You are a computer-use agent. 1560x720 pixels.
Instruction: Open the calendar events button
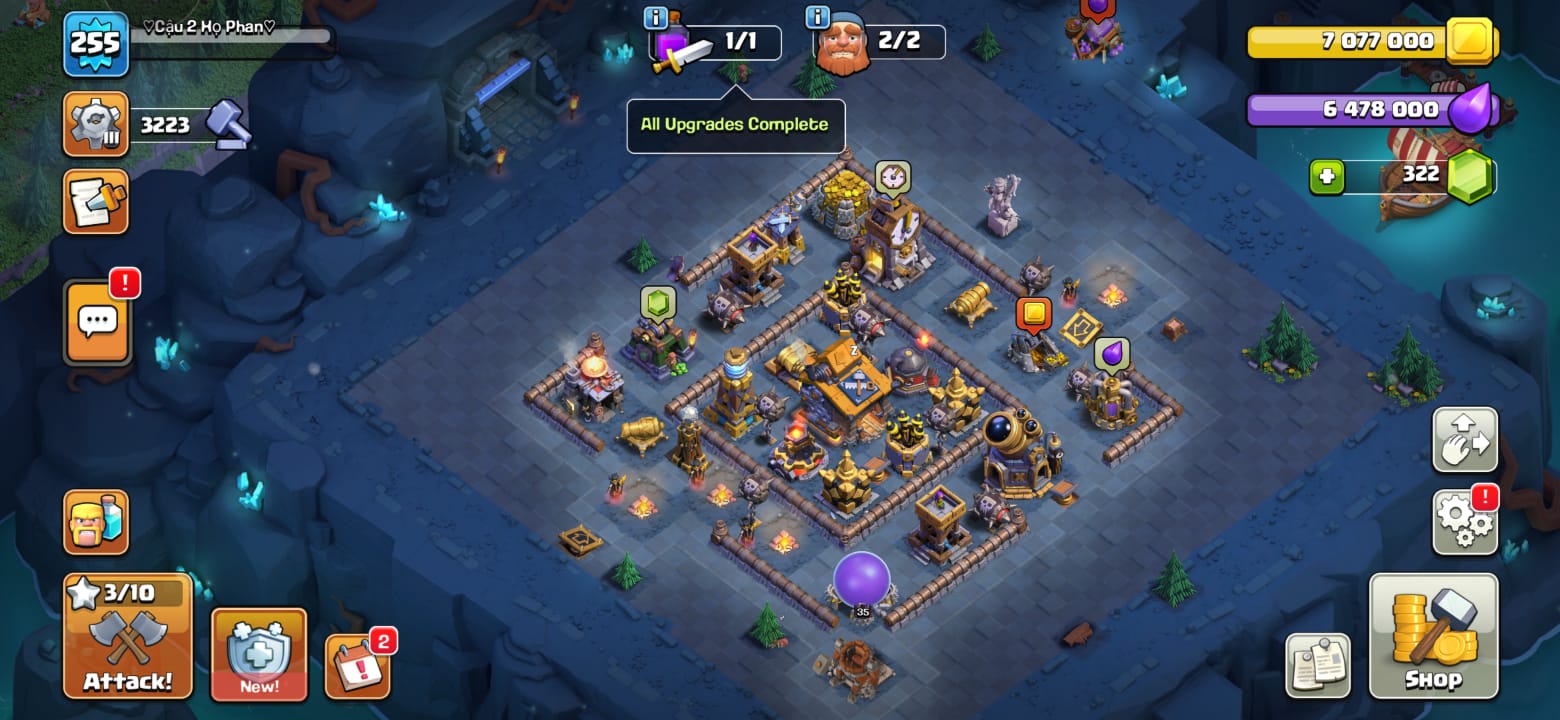(x=357, y=664)
